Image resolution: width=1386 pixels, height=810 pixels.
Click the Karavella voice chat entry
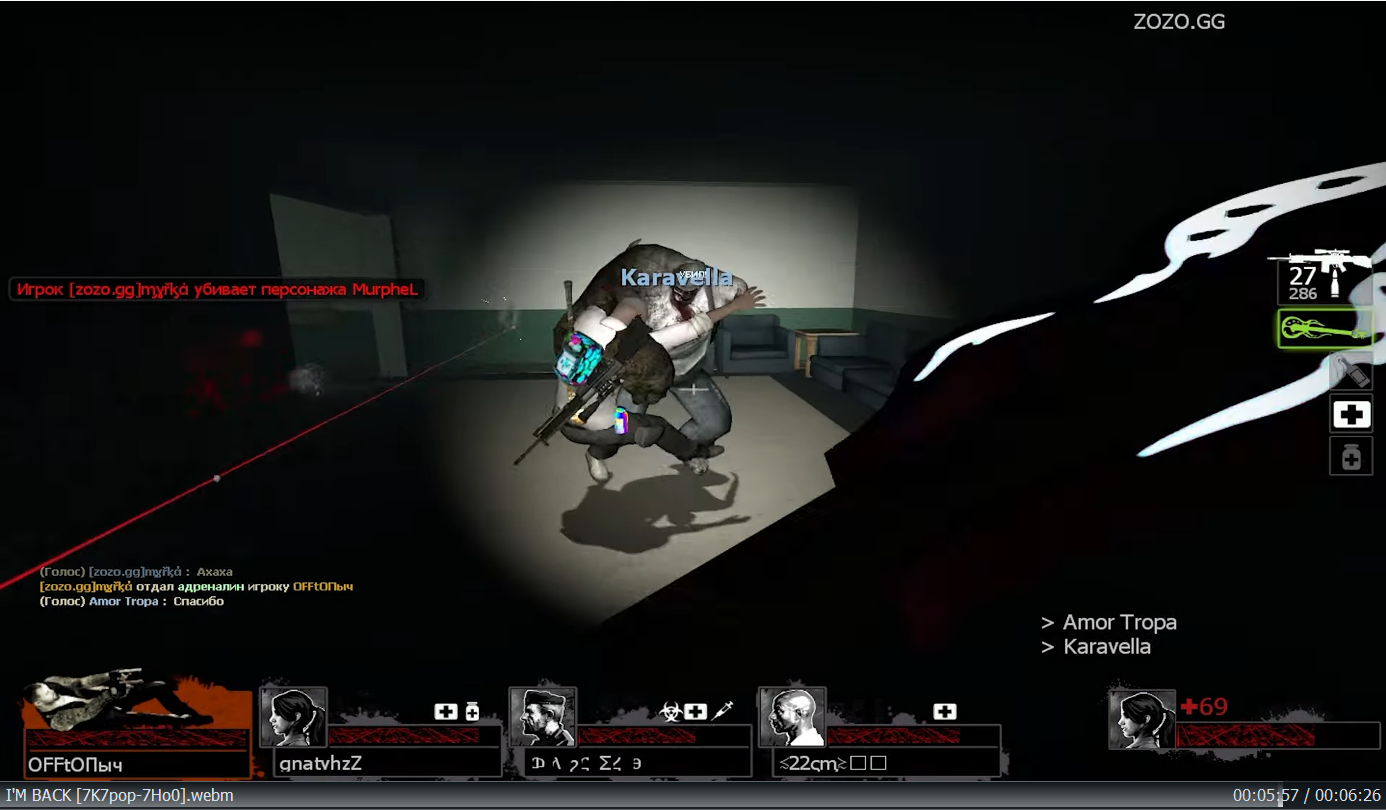click(x=1105, y=647)
